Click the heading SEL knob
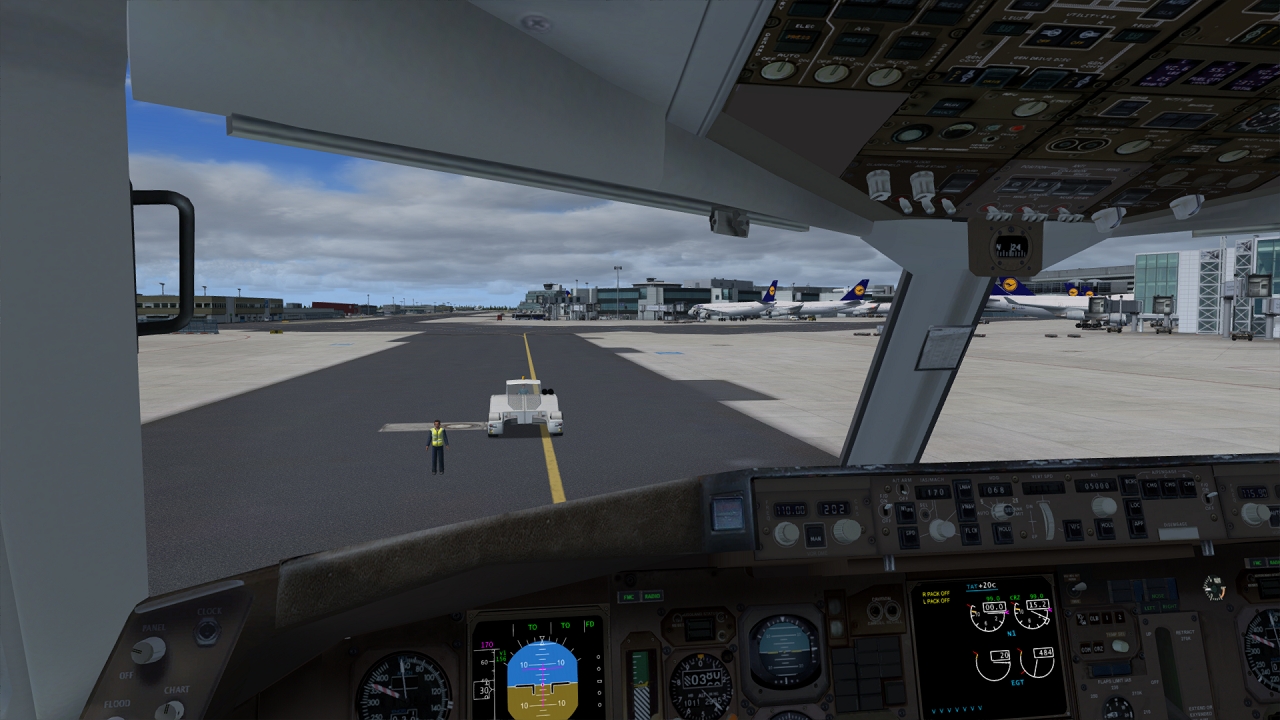The width and height of the screenshot is (1280, 720). click(x=1007, y=511)
